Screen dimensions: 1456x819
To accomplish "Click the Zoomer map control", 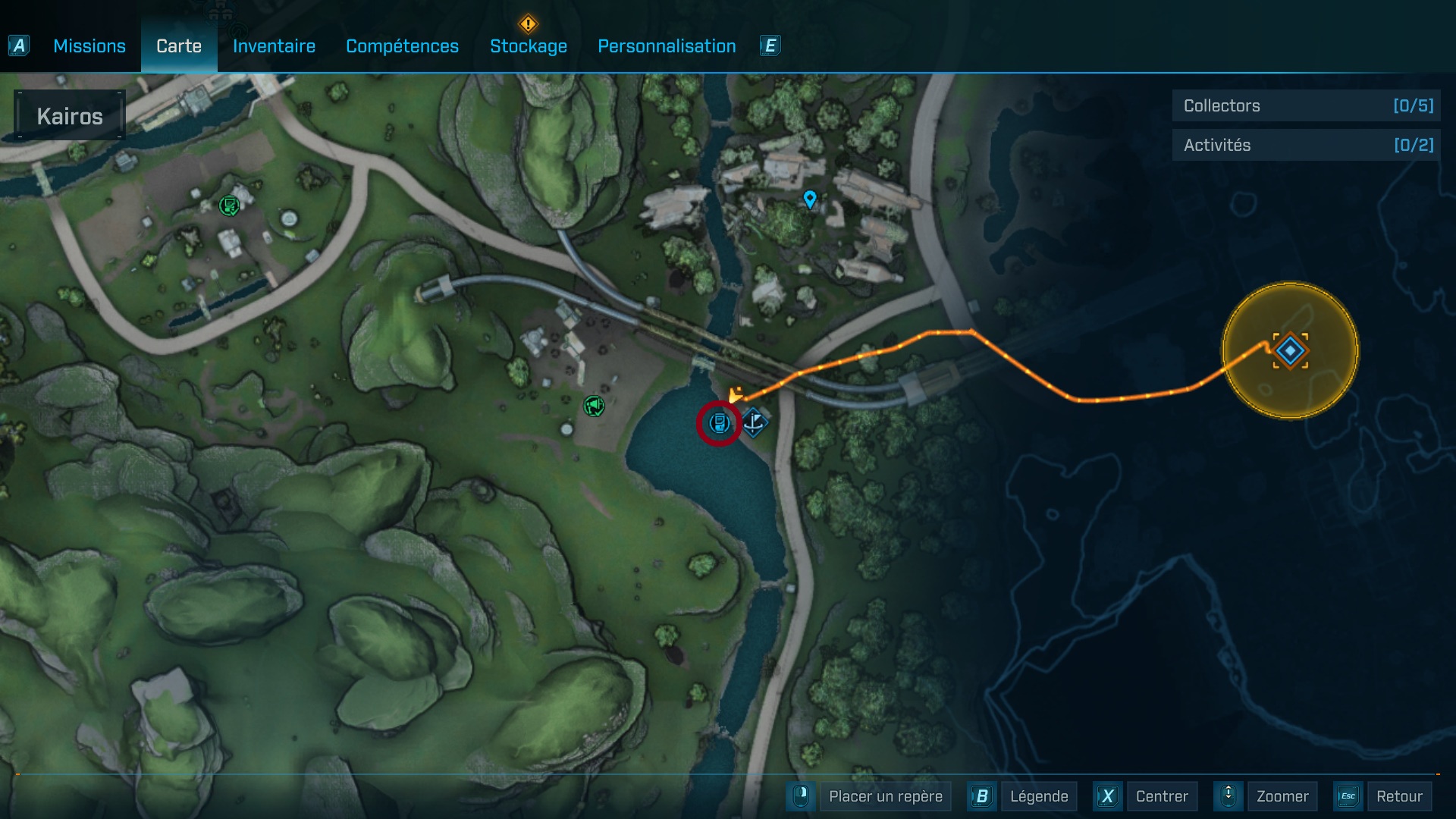I will tap(1282, 796).
